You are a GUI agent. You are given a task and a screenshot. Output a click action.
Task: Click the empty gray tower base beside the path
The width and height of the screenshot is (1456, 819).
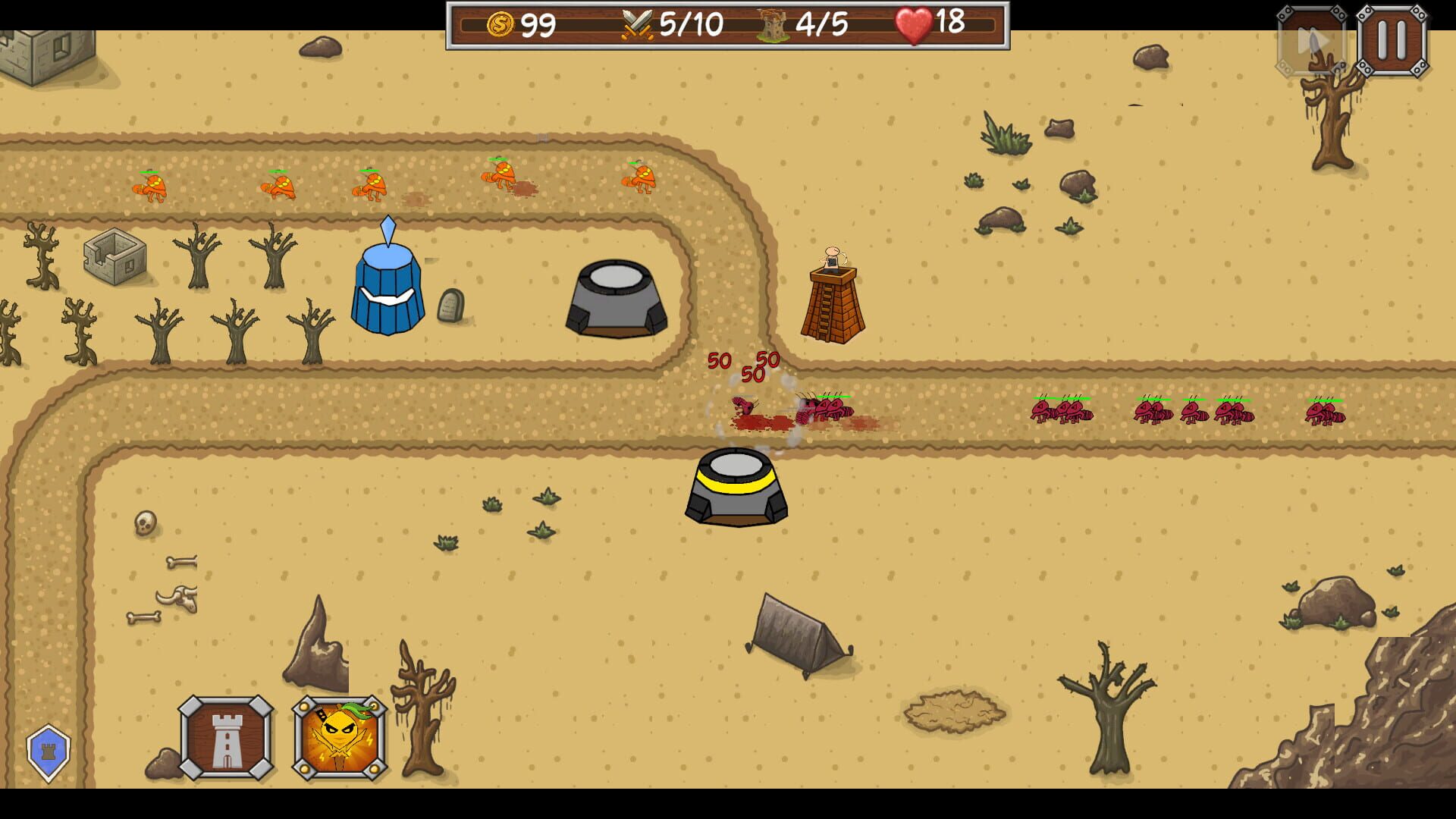point(615,300)
